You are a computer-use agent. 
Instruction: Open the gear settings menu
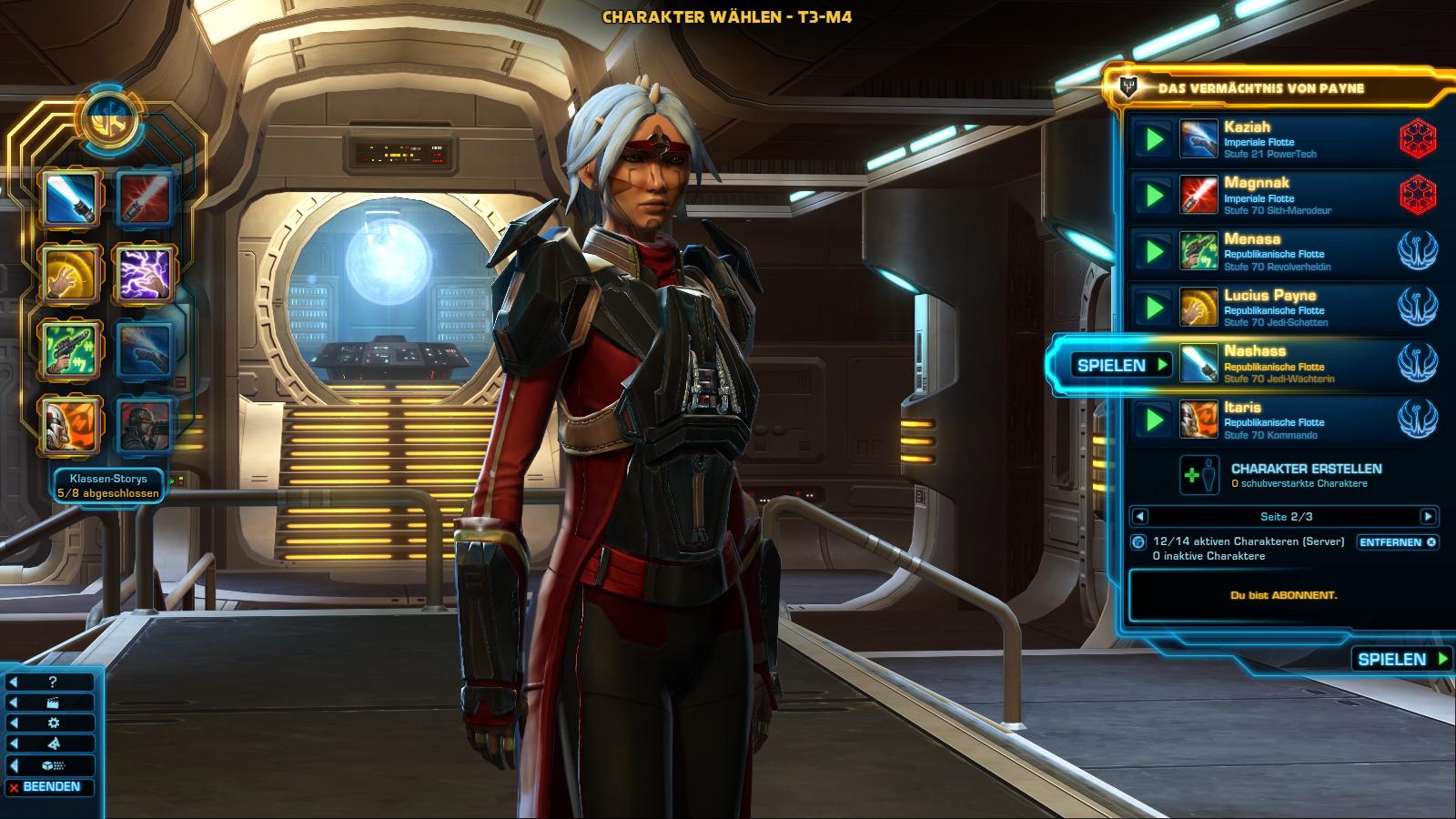(53, 723)
